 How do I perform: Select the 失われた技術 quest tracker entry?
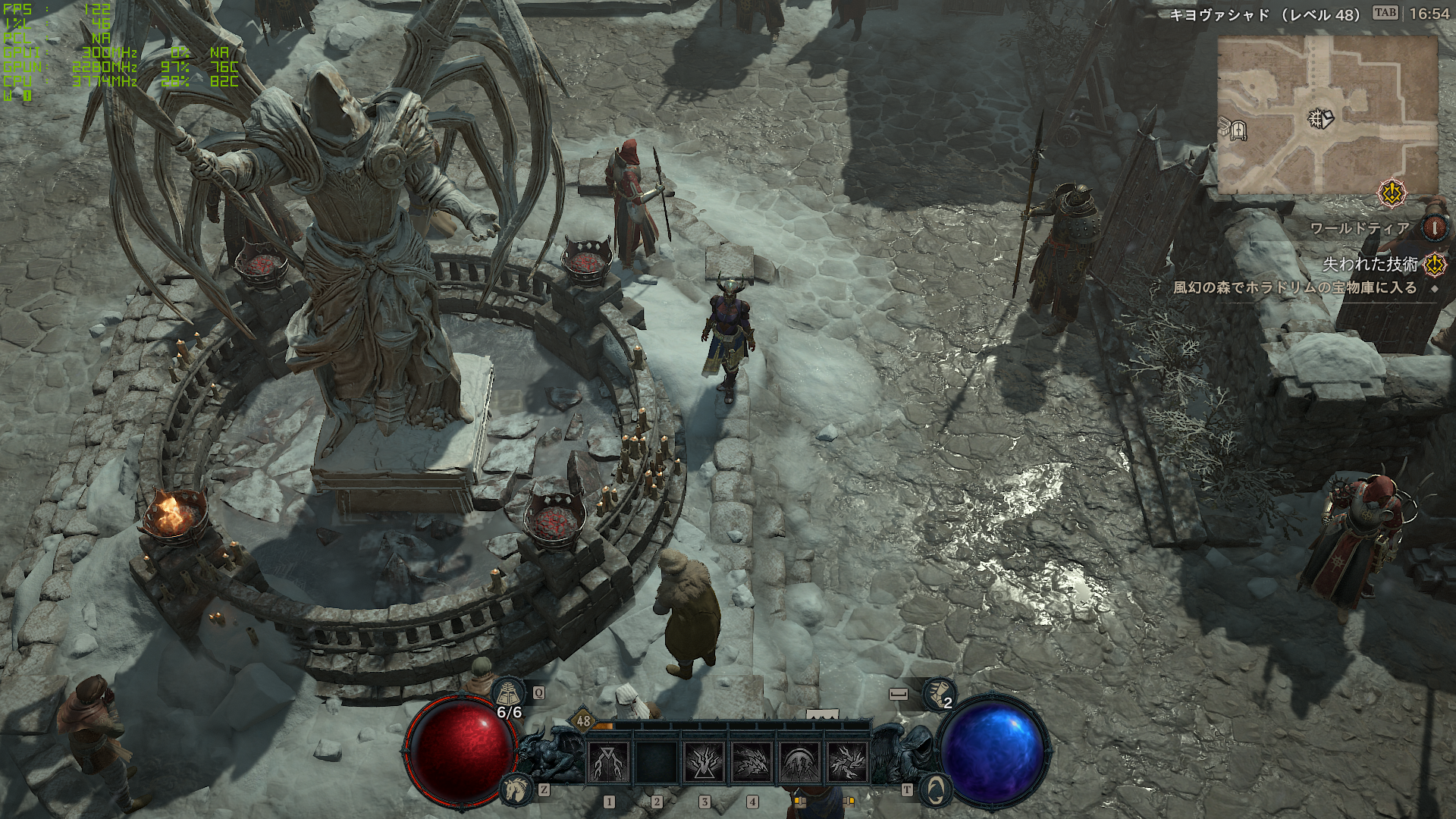click(1370, 264)
